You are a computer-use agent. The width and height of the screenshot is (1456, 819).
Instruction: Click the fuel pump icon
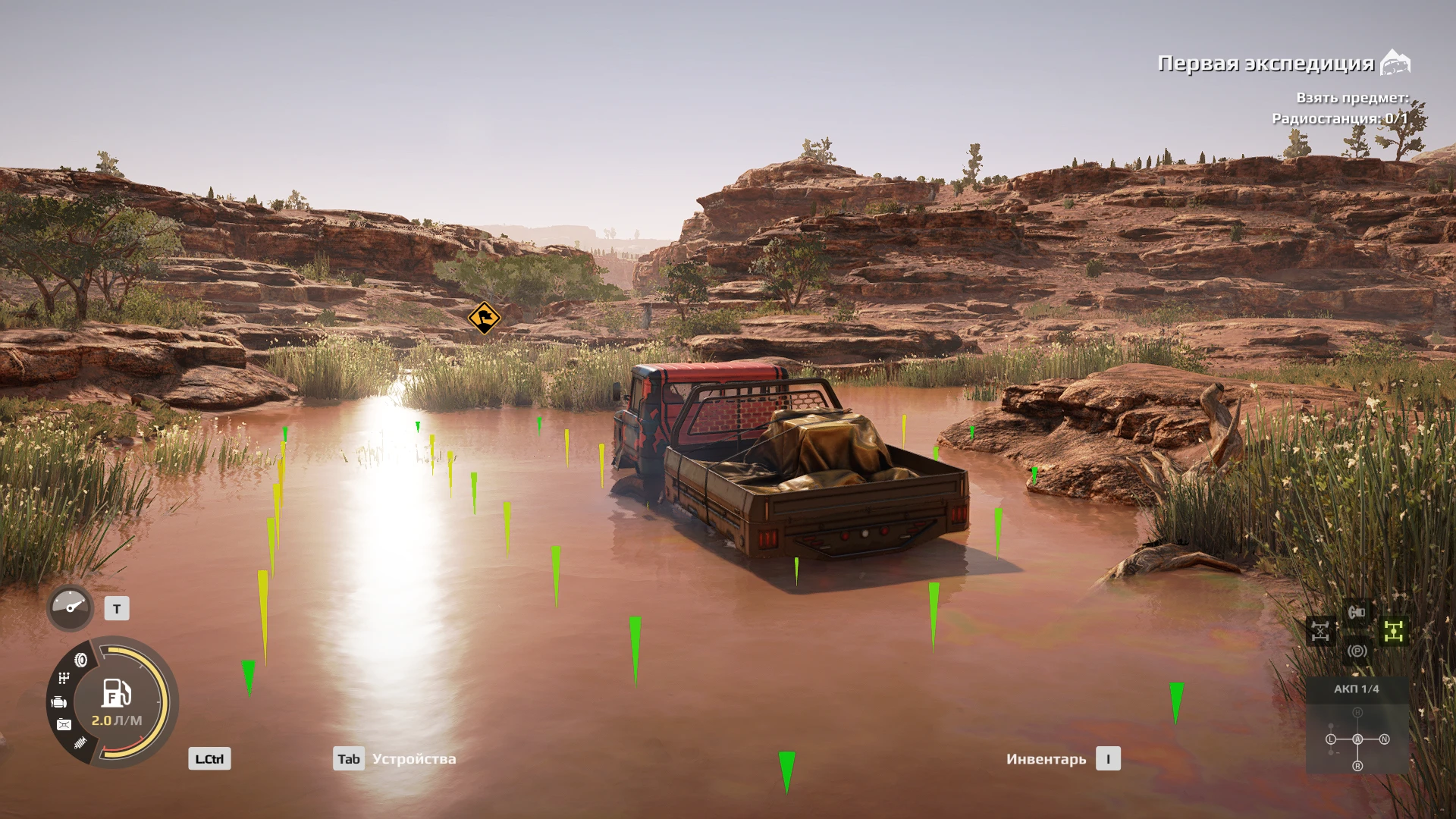116,693
